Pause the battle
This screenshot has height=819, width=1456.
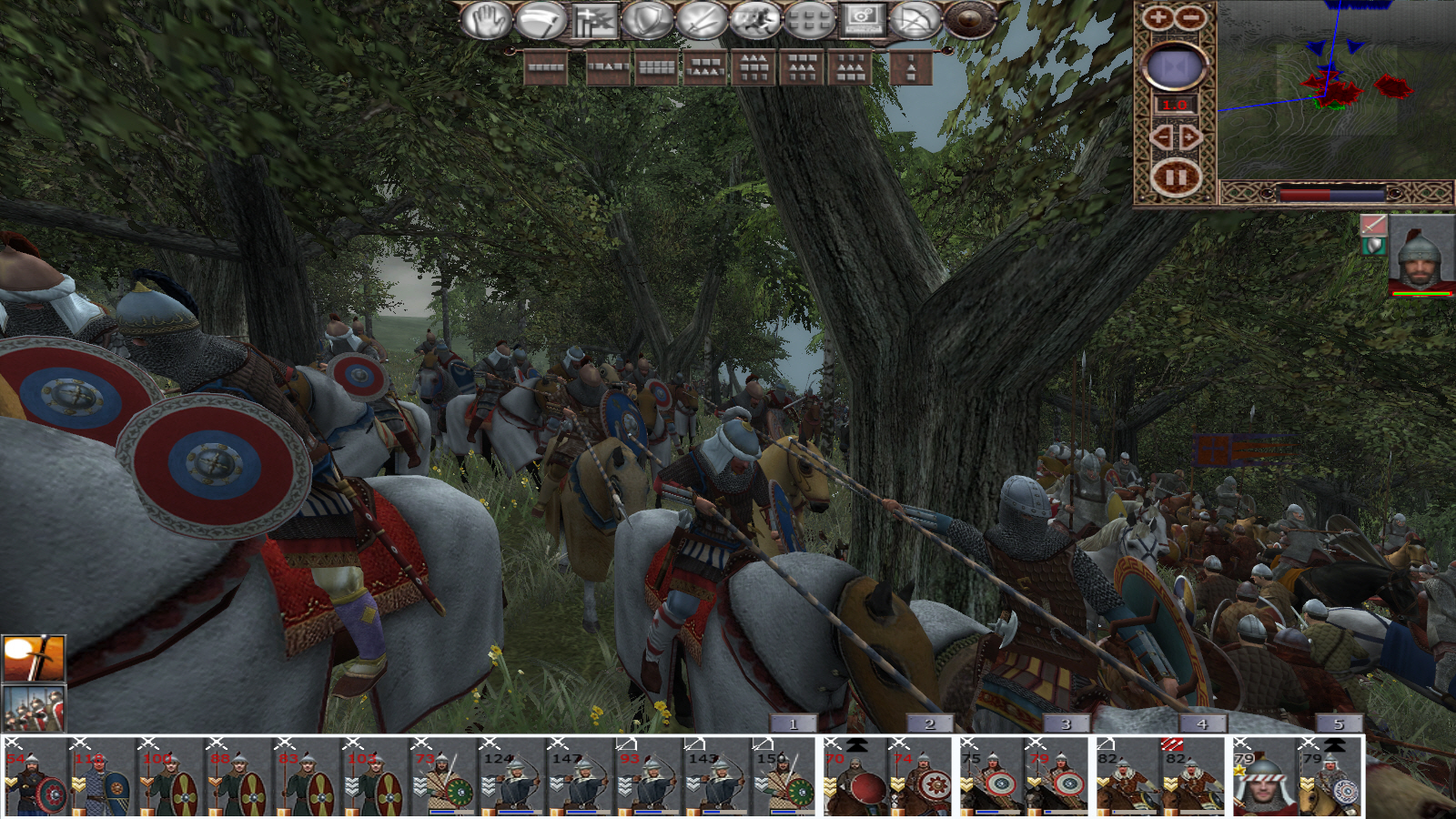coord(1175,177)
